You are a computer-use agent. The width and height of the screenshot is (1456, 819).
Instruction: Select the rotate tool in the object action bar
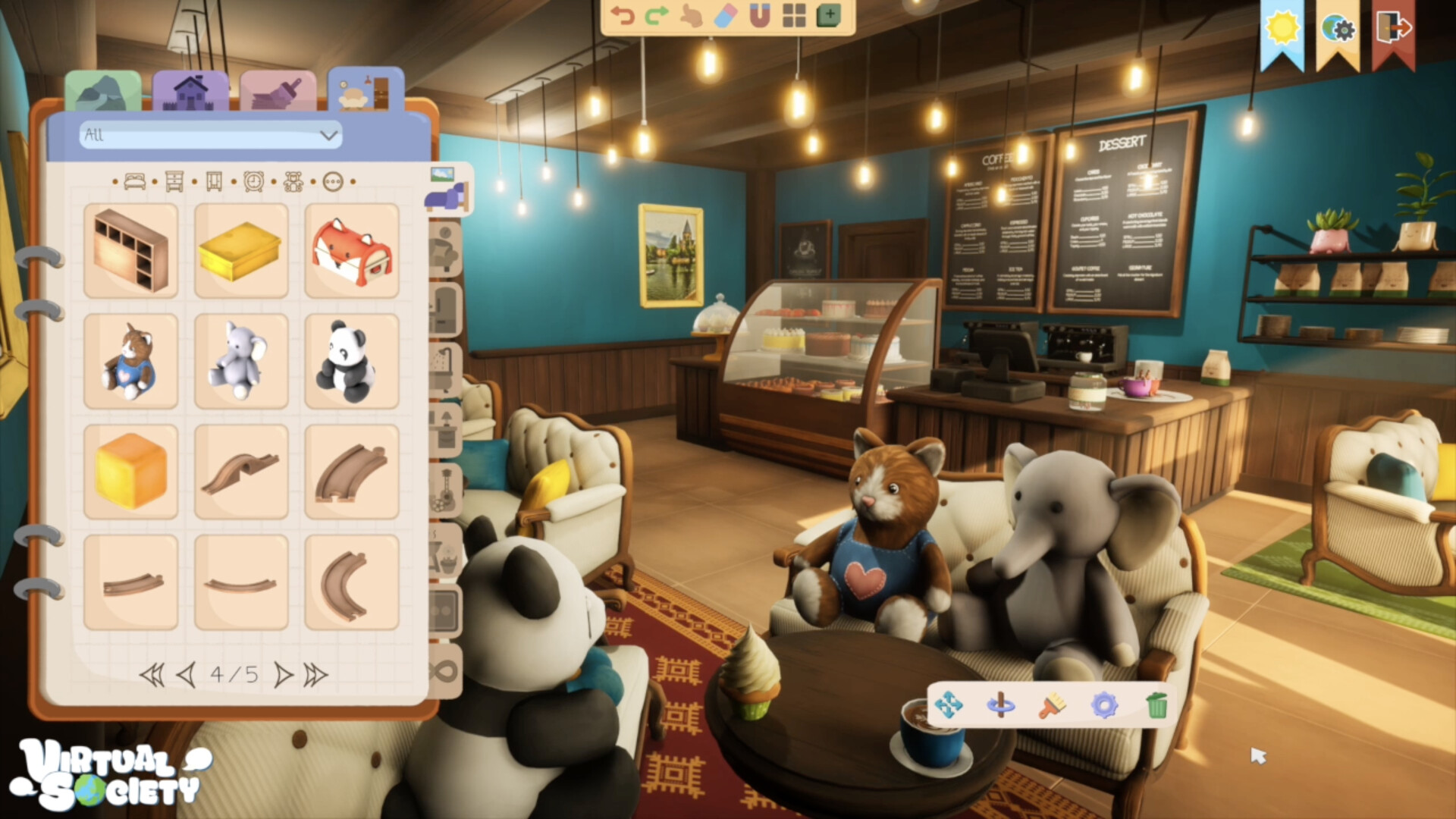1001,705
